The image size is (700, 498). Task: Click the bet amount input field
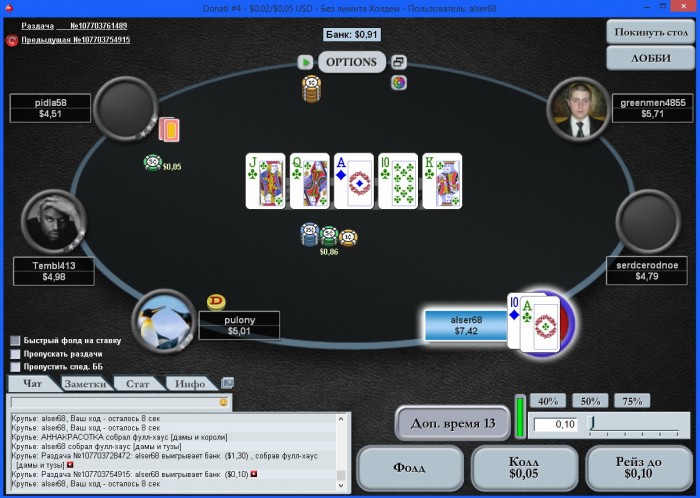click(555, 425)
